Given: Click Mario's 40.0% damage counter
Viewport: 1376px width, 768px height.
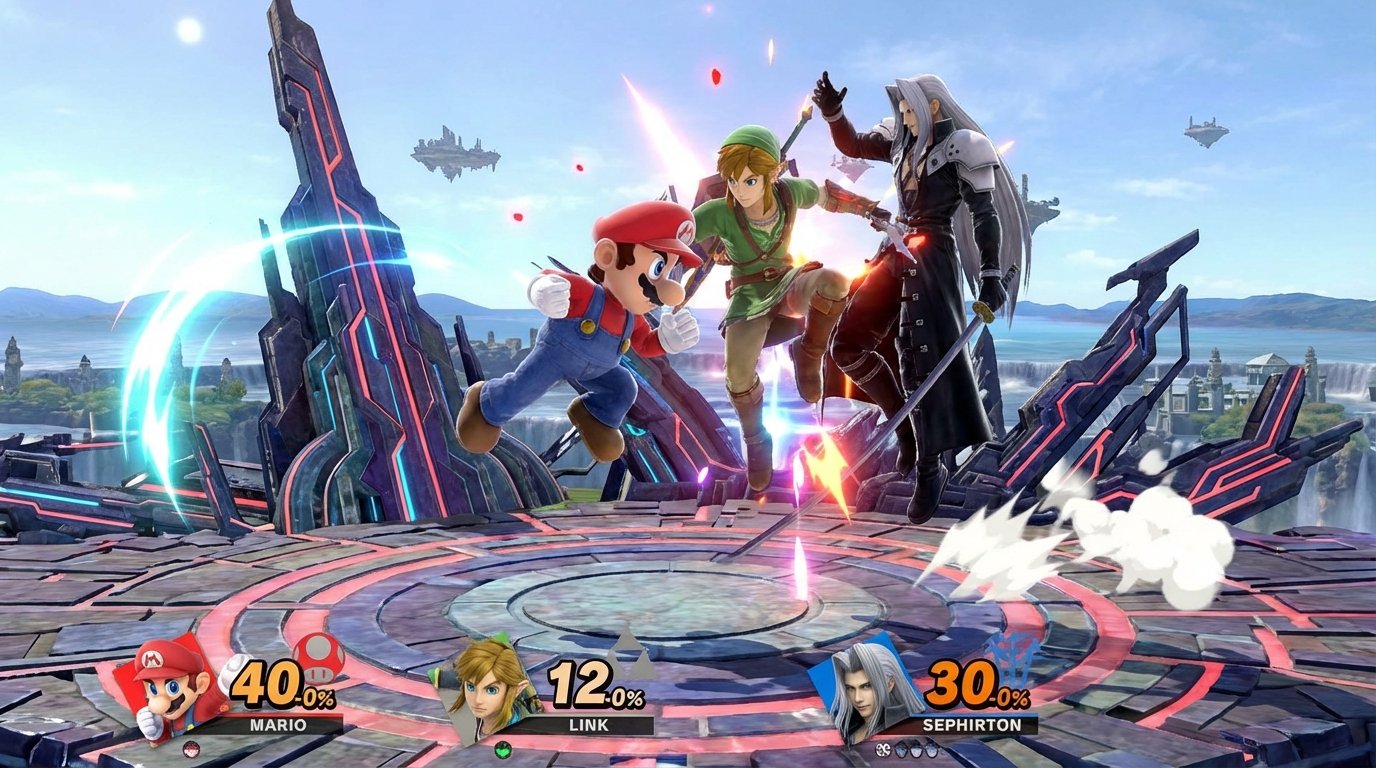Looking at the screenshot, I should click(271, 681).
